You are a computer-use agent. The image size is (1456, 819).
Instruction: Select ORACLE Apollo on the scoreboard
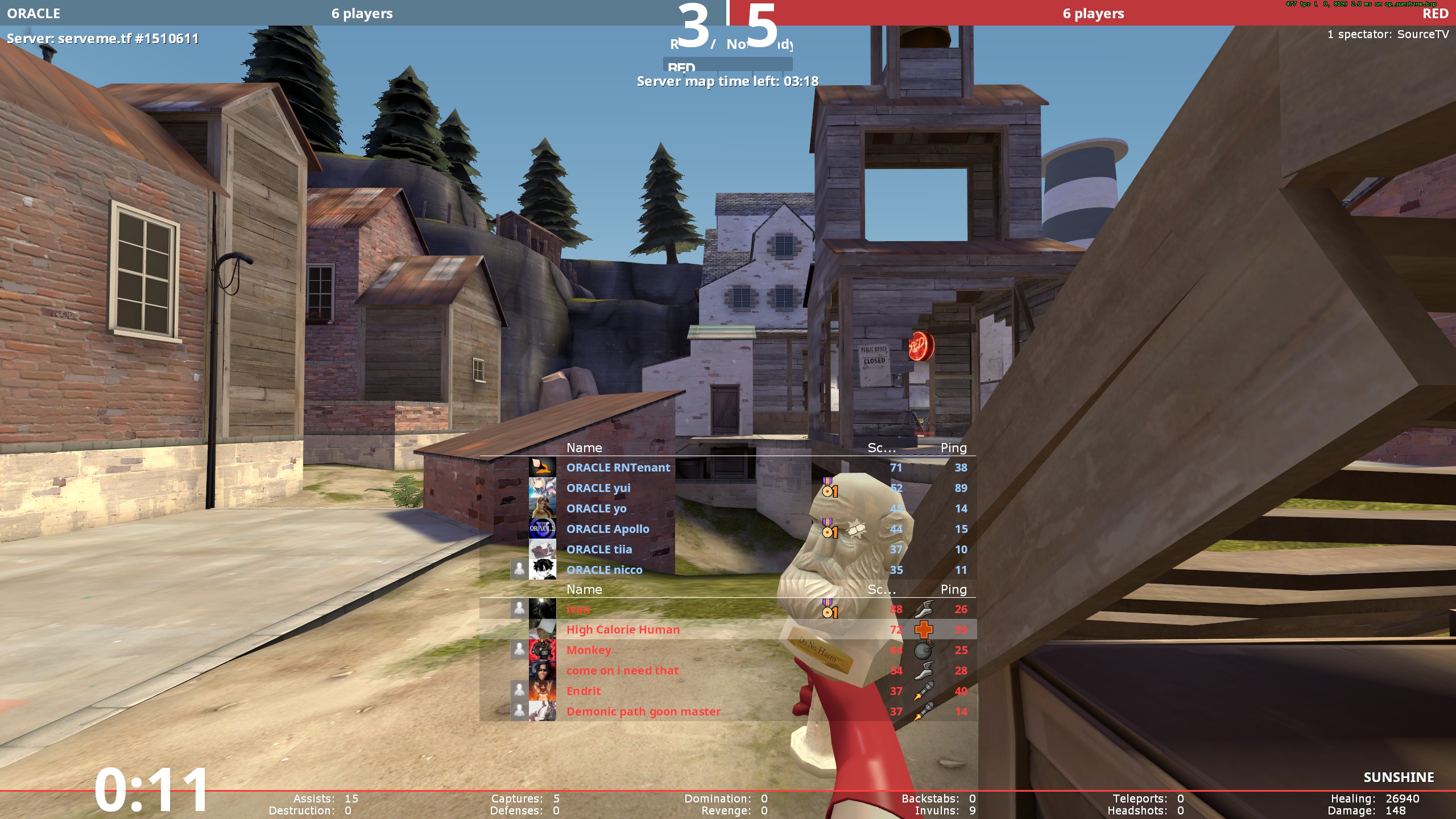[x=607, y=529]
